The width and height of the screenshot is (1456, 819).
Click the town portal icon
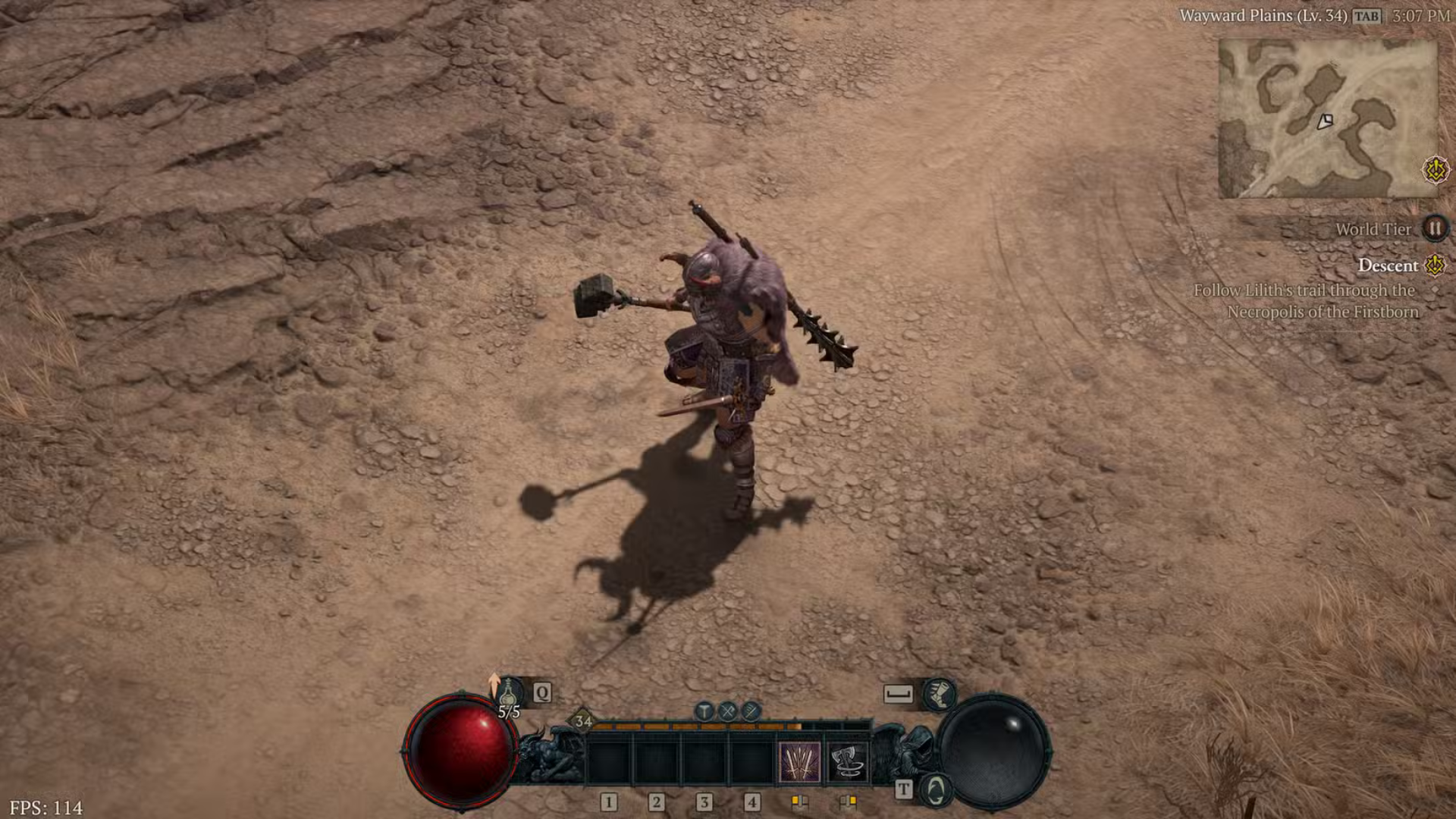(x=936, y=789)
